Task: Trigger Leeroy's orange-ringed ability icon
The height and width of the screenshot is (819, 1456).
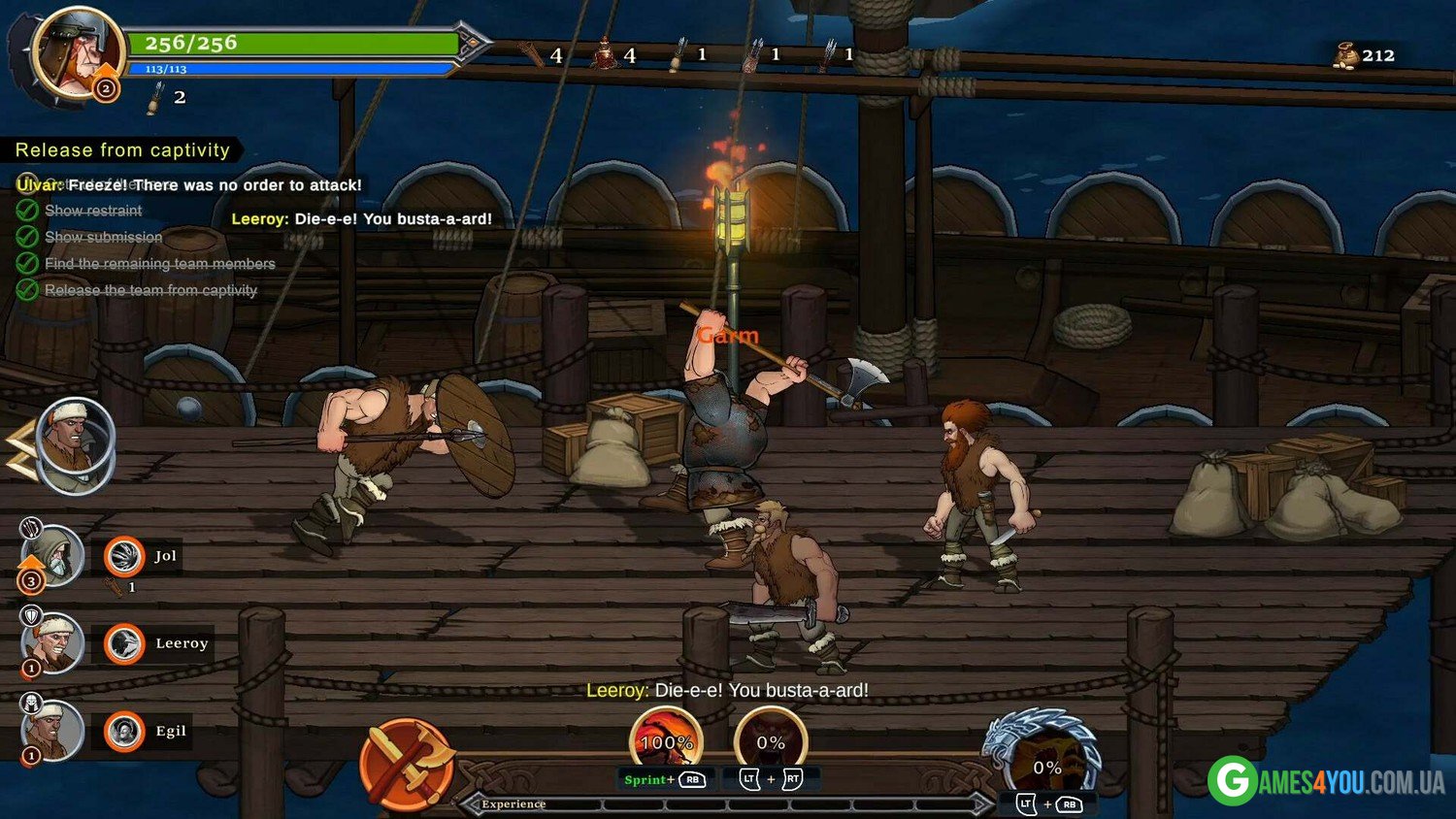Action: 124,643
